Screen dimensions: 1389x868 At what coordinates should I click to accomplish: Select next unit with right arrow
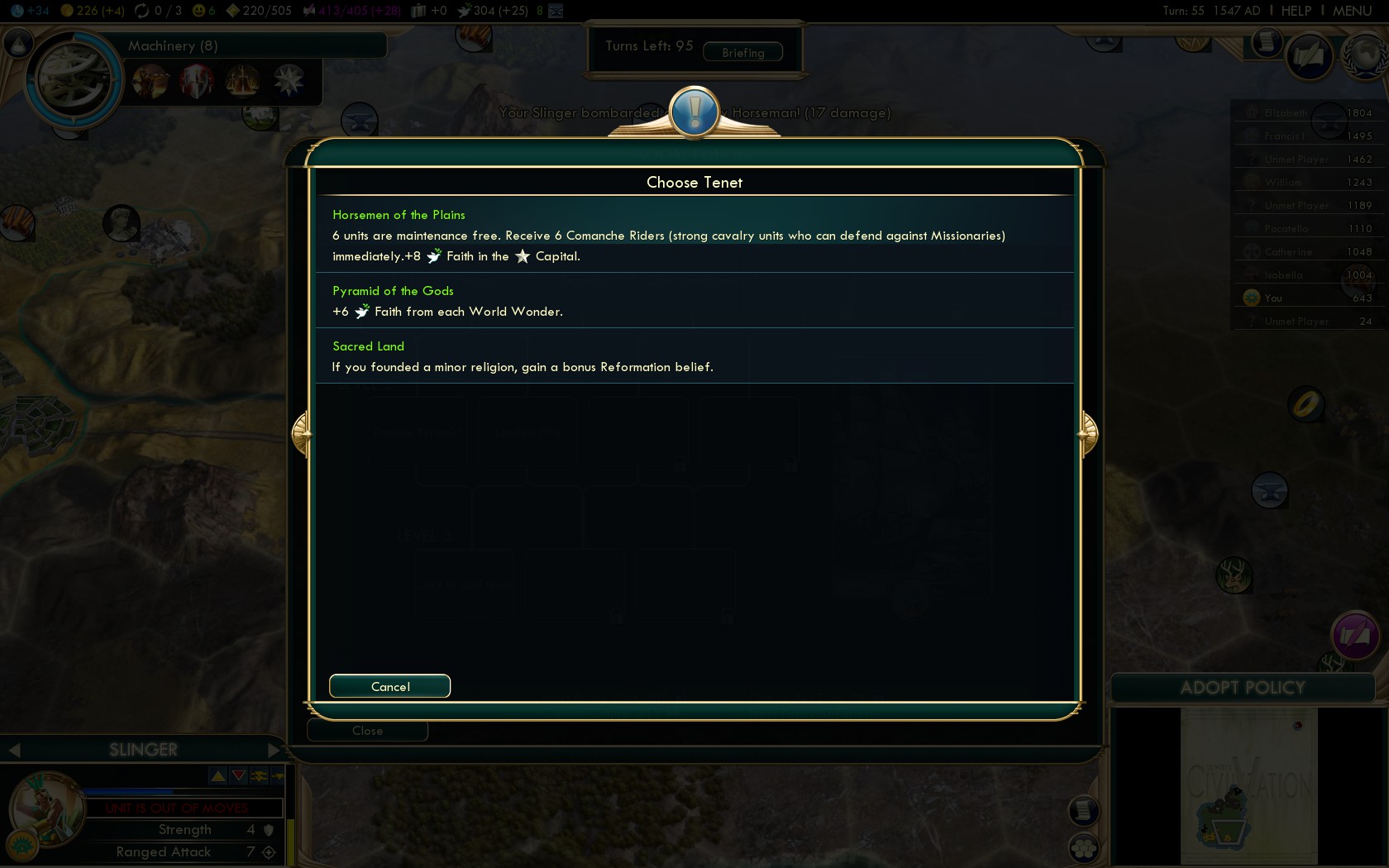pos(274,750)
